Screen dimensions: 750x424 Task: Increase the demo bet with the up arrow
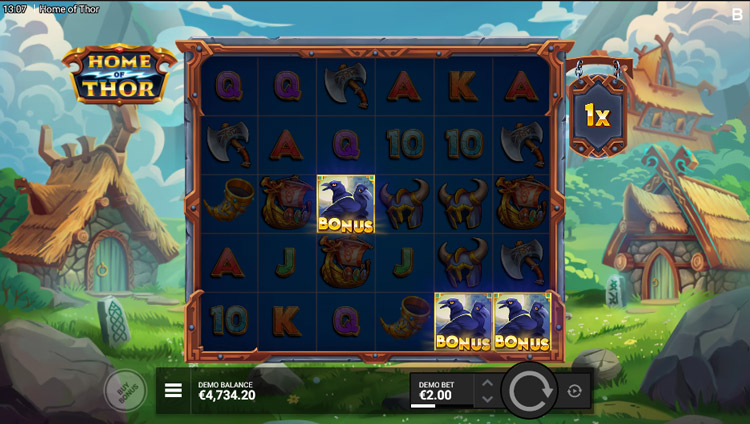coord(487,382)
